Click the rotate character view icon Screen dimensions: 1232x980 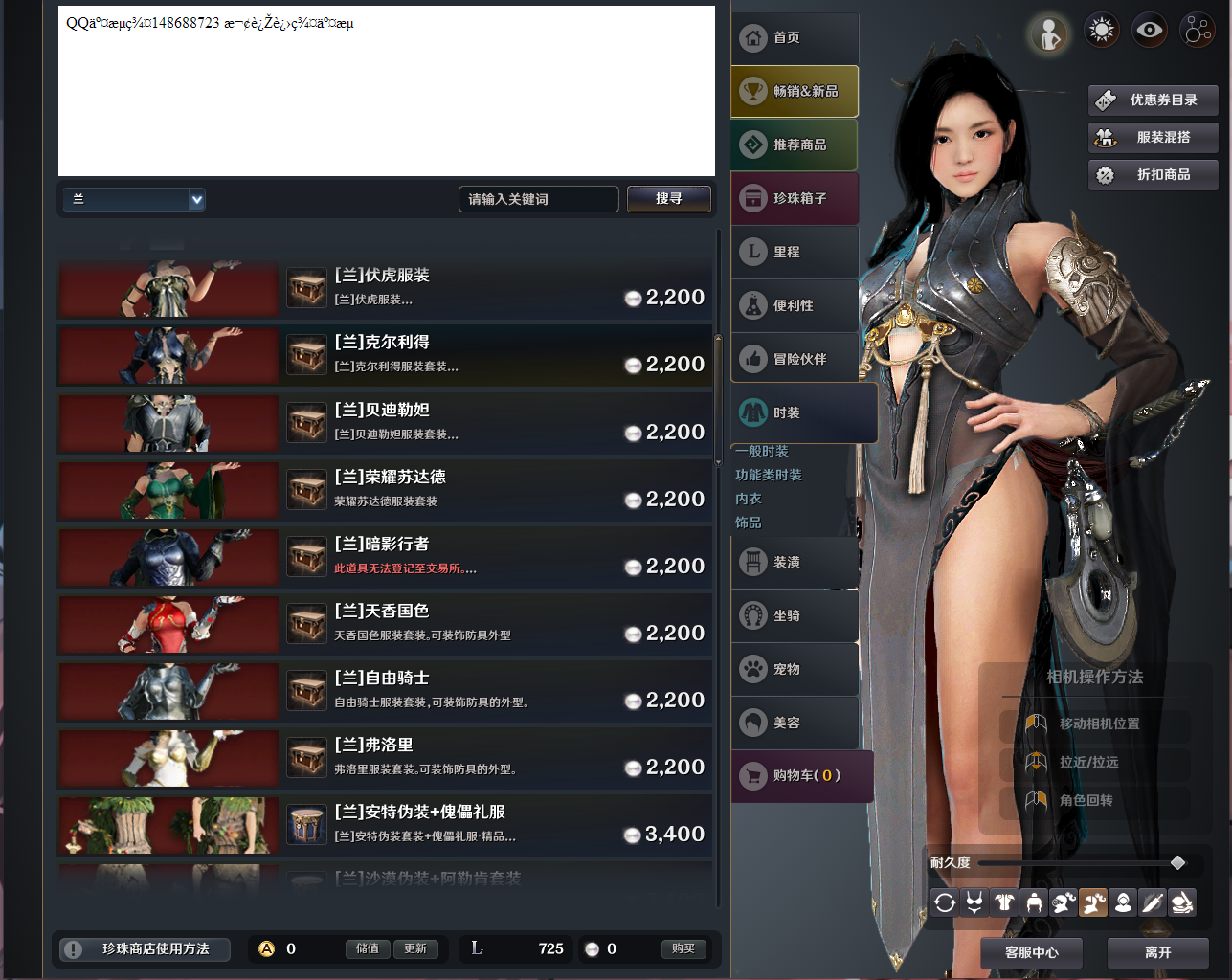tap(944, 902)
